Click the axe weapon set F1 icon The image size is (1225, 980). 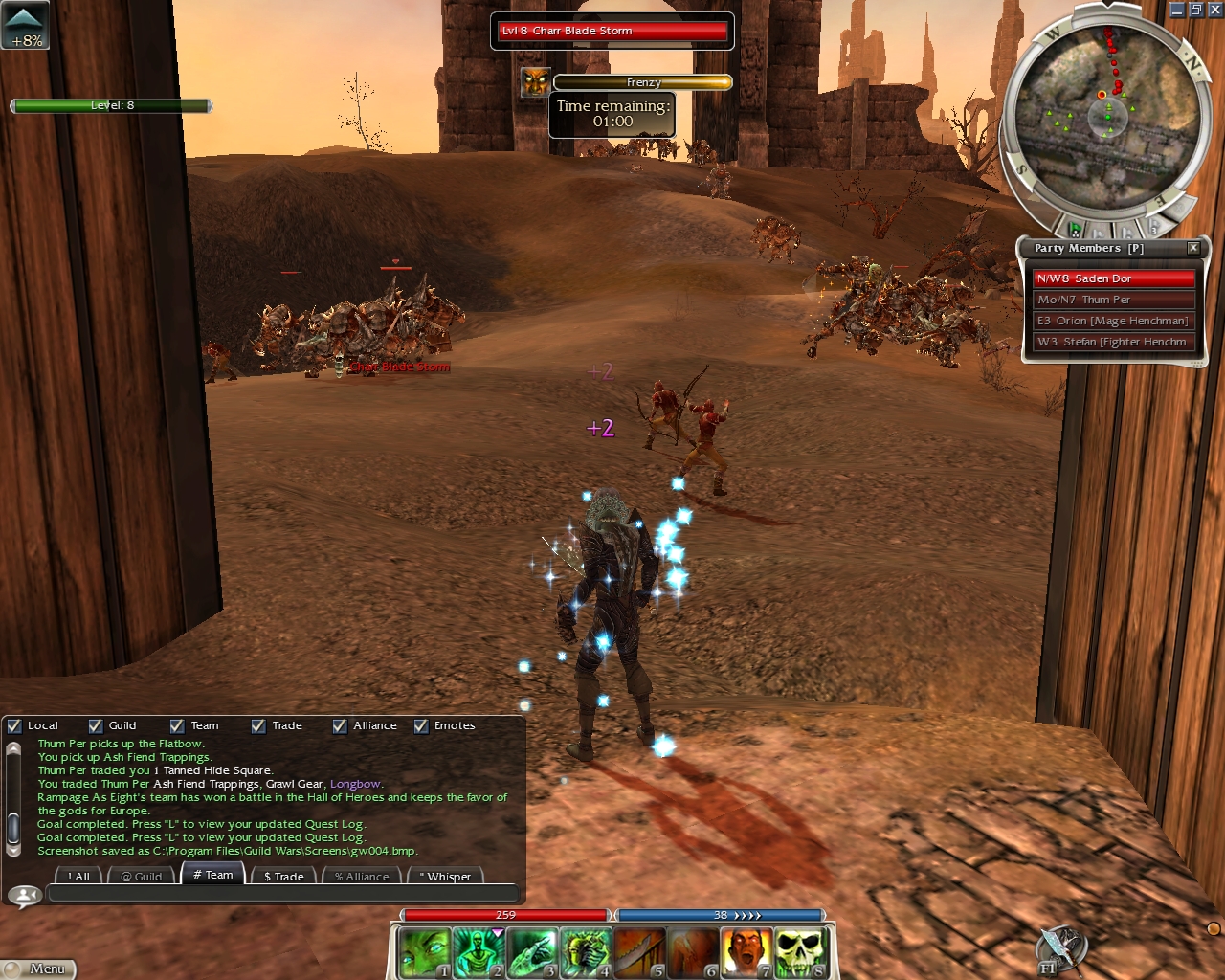point(1059,947)
